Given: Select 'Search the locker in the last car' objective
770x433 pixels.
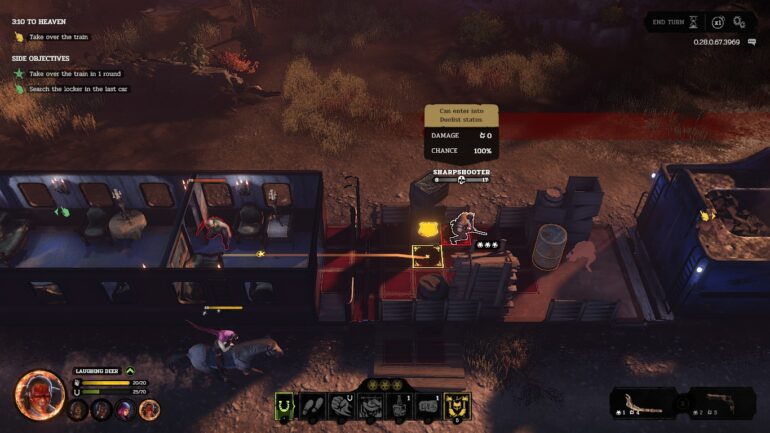Looking at the screenshot, I should coord(78,89).
